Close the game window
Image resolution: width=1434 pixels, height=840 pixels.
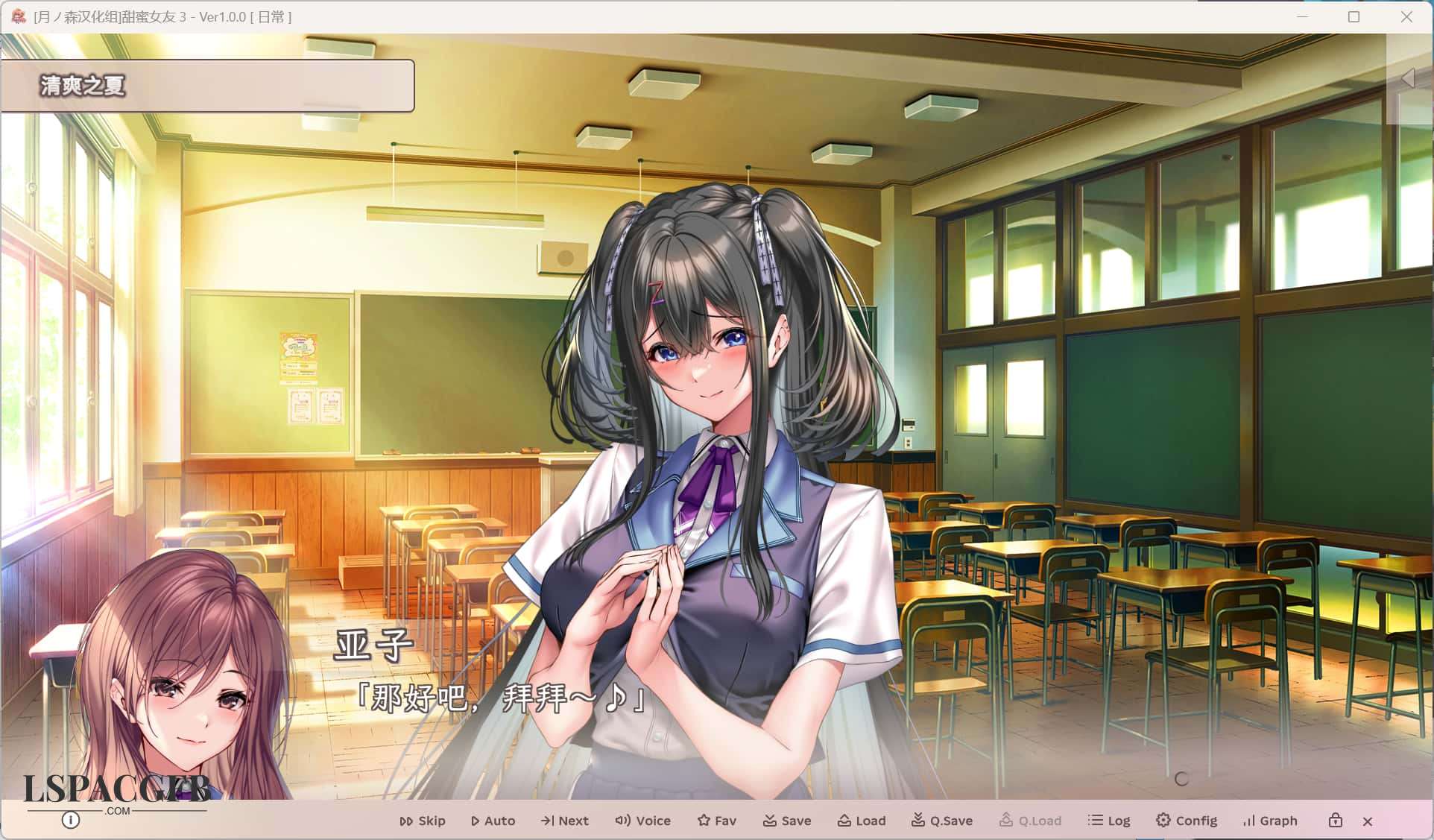[1406, 16]
